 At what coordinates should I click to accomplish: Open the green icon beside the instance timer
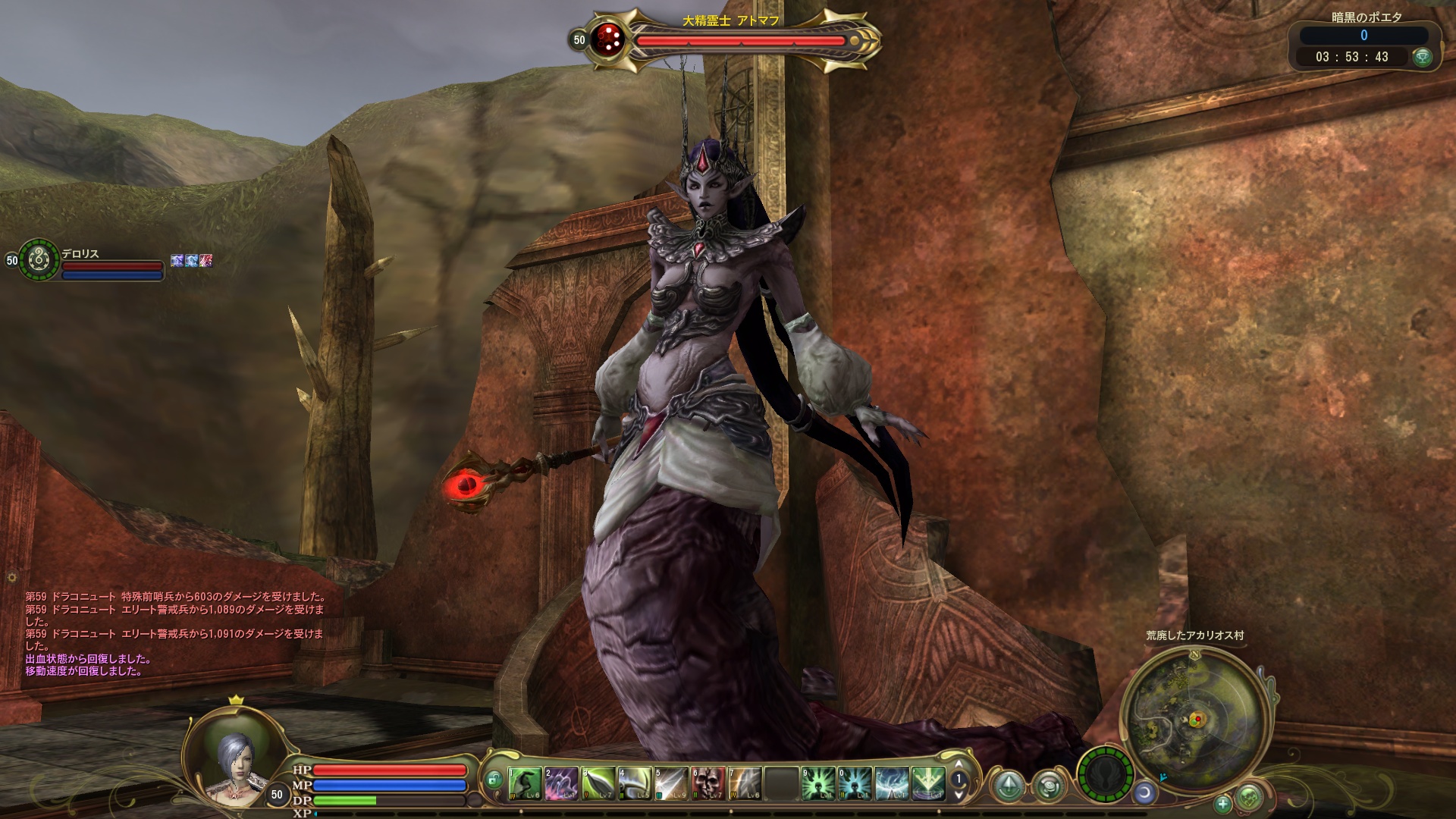point(1422,57)
